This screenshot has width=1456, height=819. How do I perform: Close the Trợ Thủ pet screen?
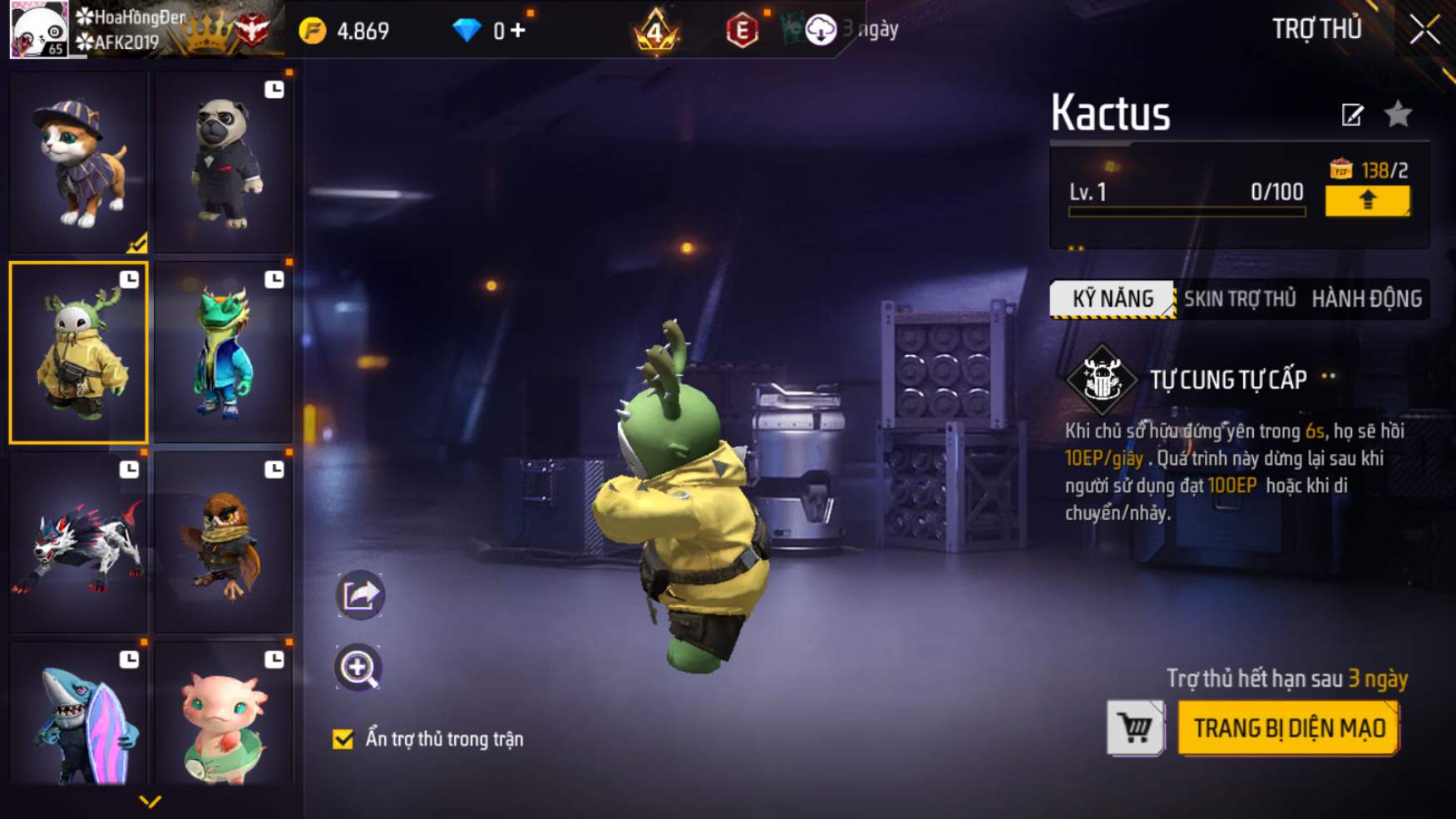click(x=1424, y=31)
